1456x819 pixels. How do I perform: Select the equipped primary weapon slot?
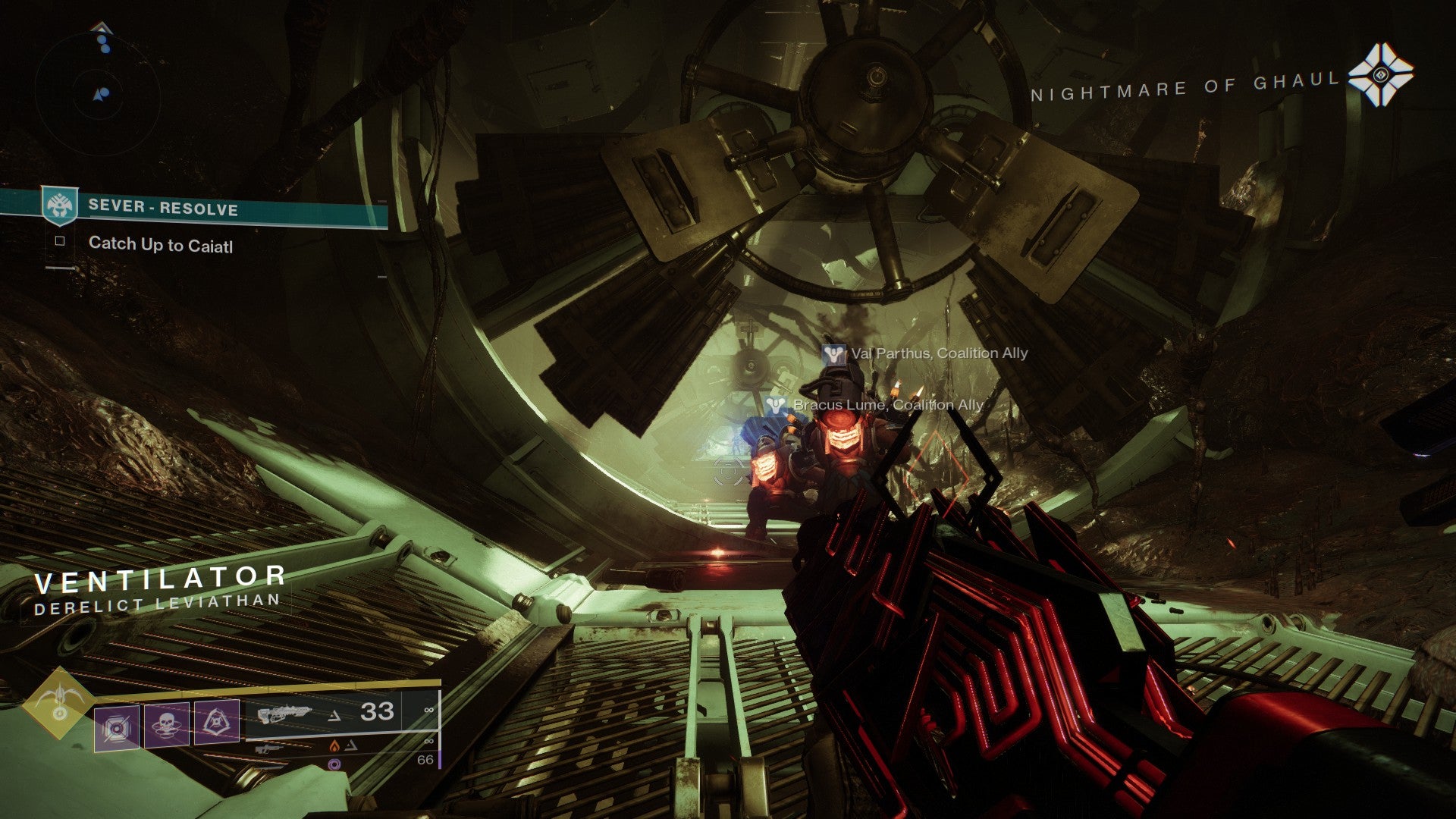coord(326,713)
